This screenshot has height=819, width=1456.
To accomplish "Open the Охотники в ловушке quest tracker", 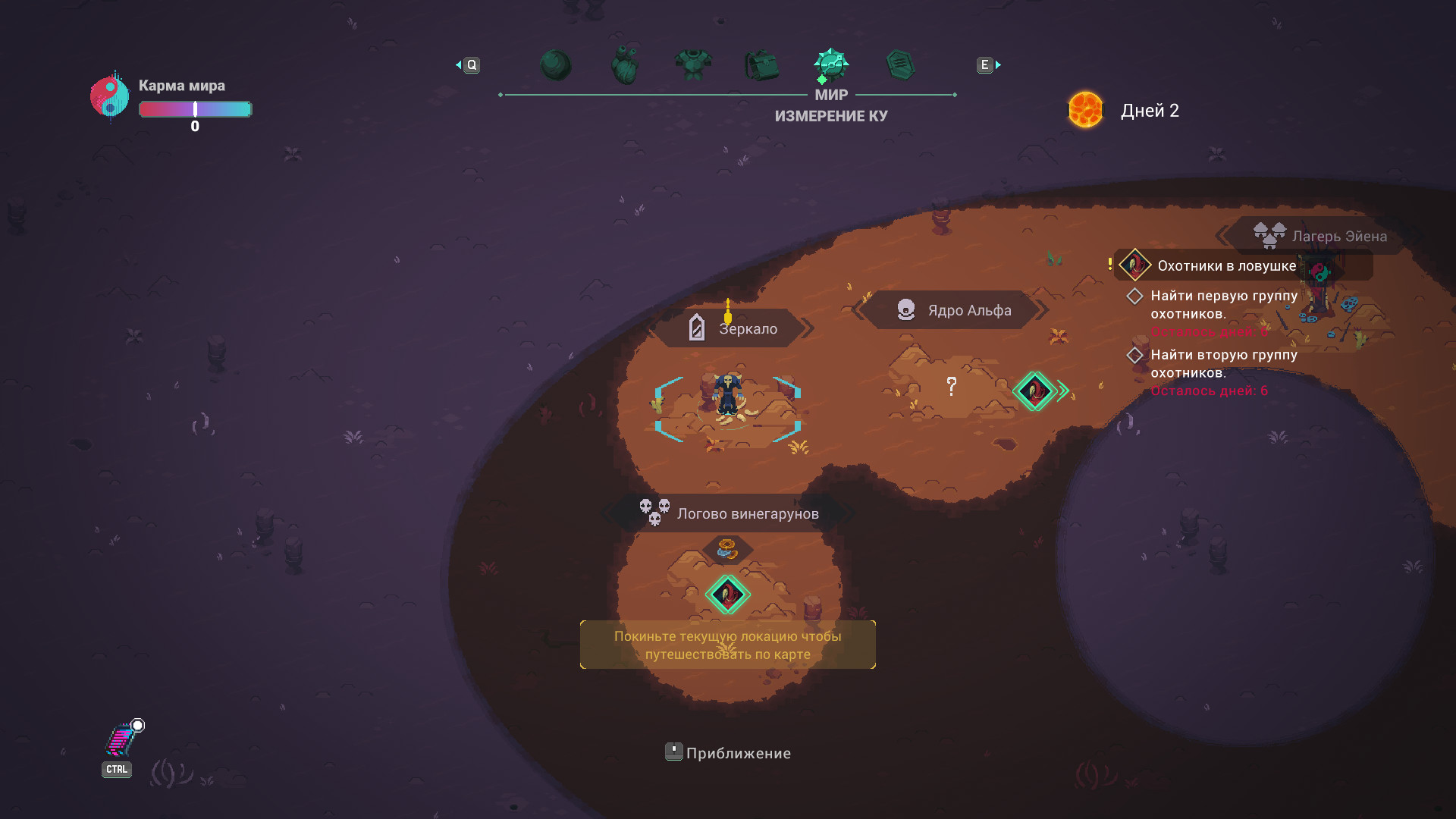I will [1226, 266].
